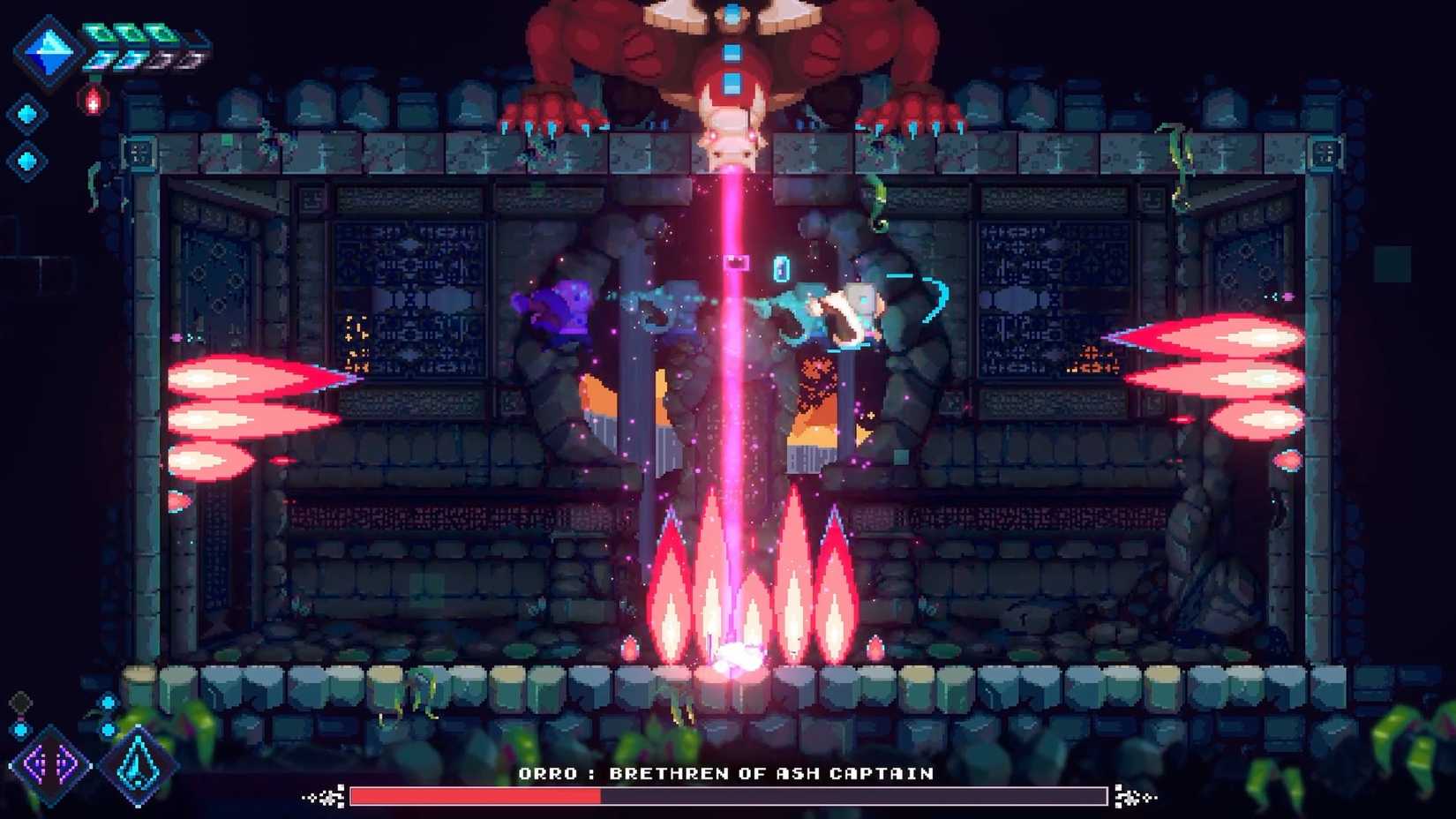1456x819 pixels.
Task: Select the large blue diamond health crystal icon
Action: tap(49, 52)
